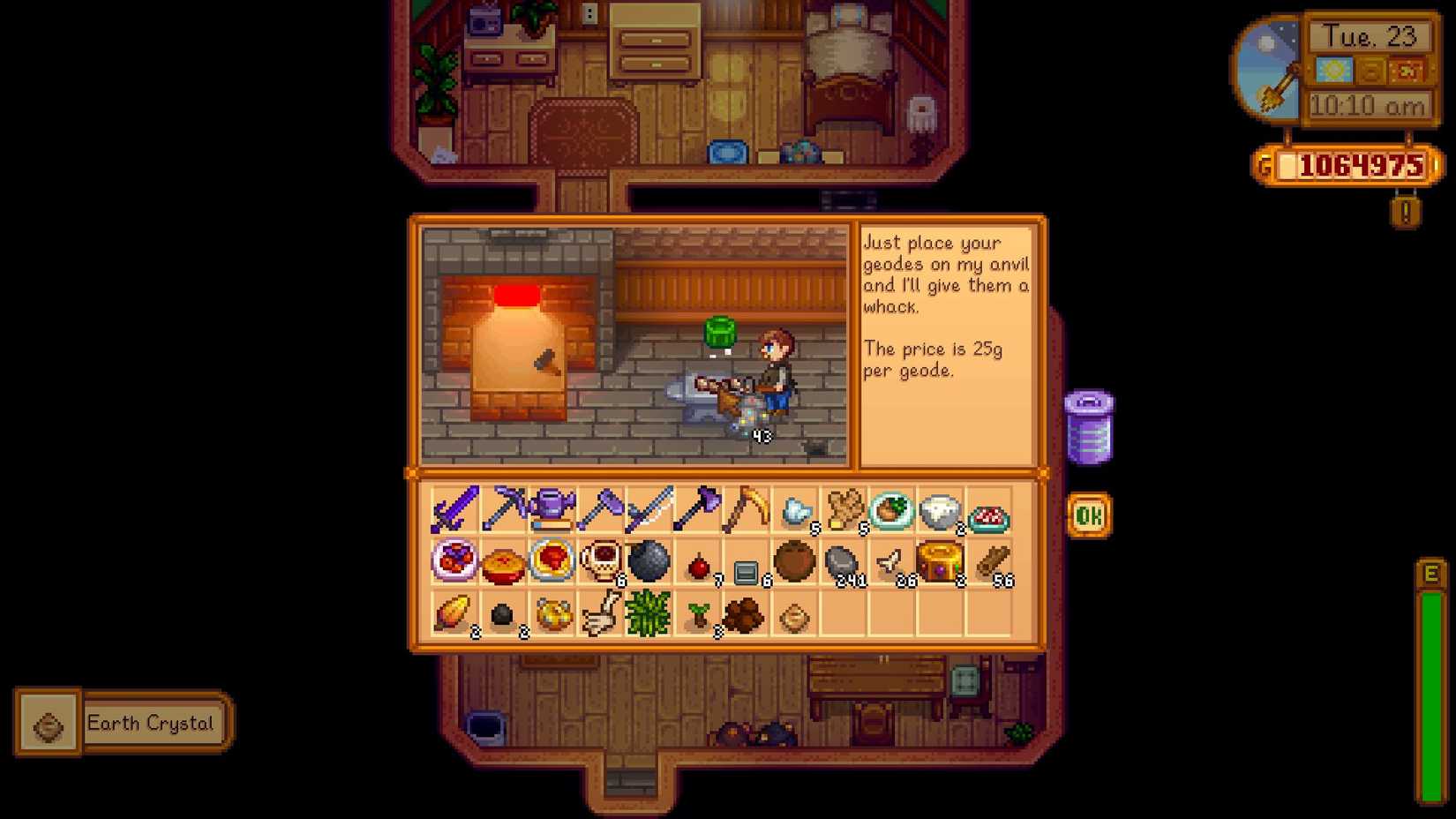This screenshot has height=819, width=1456.
Task: Select the Iridium Pickaxe
Action: (x=503, y=512)
